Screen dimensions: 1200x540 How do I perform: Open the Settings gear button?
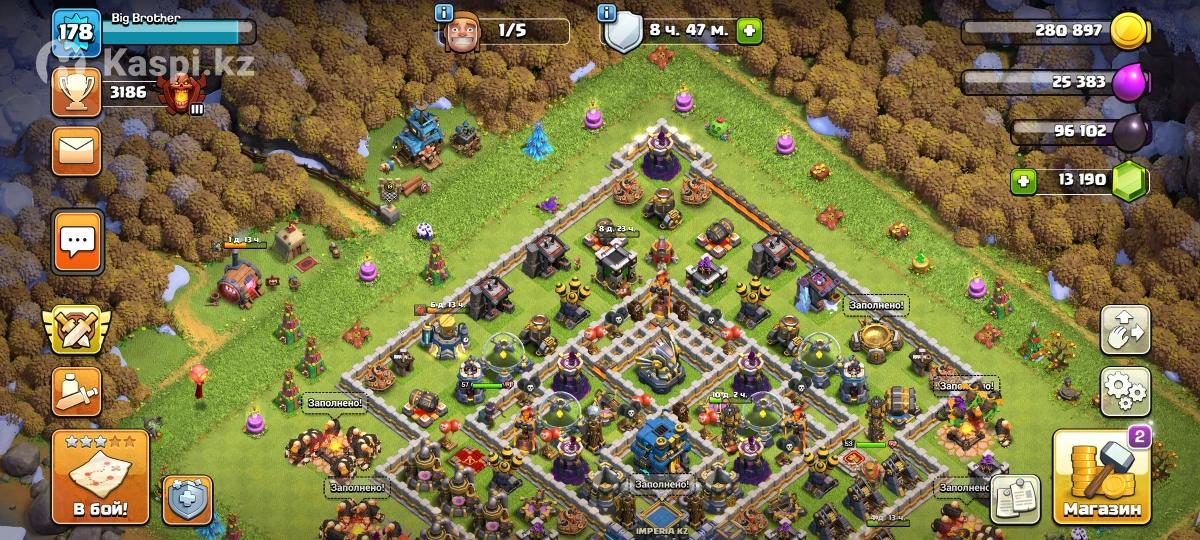1125,391
